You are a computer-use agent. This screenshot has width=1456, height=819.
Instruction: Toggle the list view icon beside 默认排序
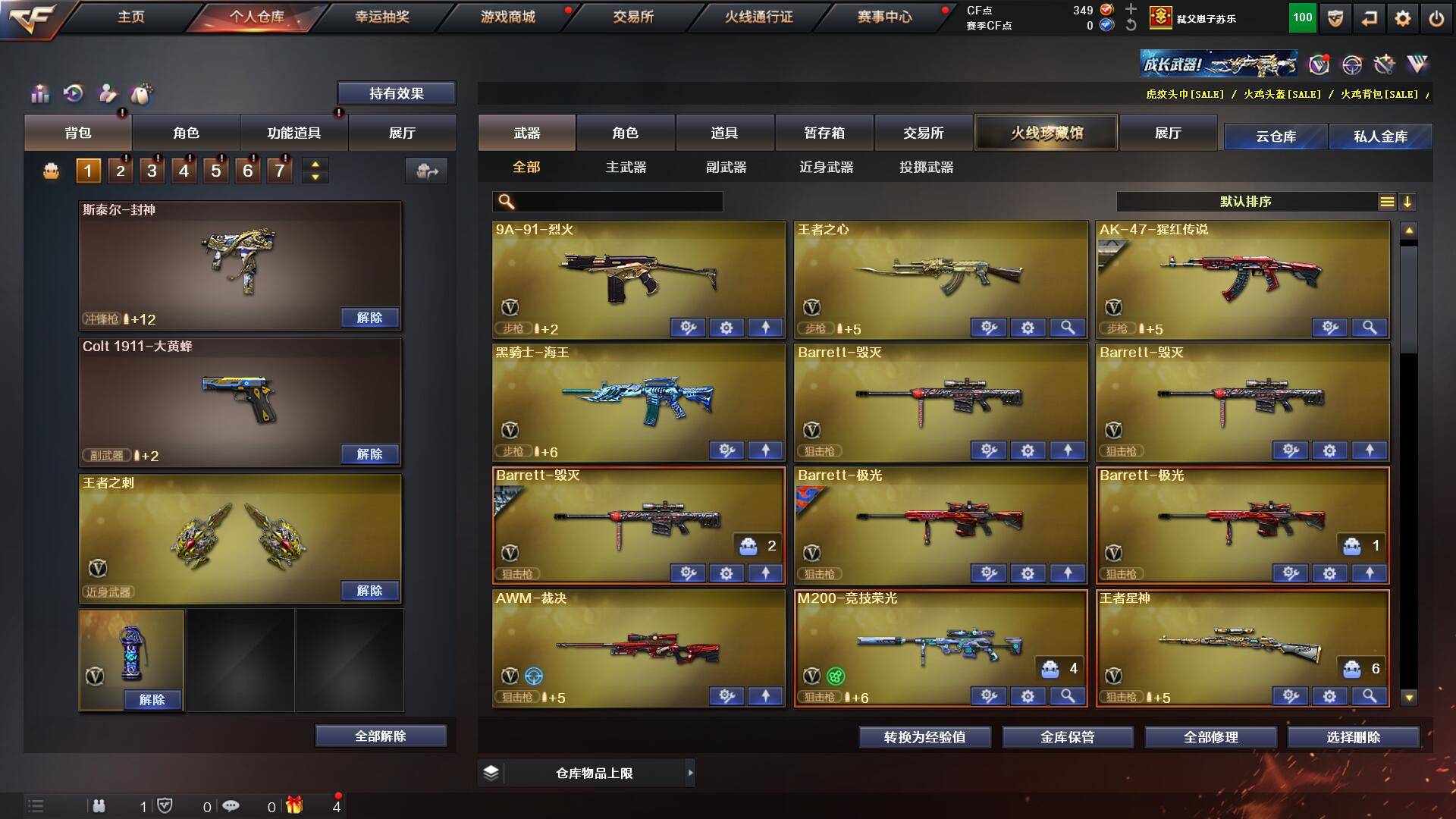[x=1388, y=202]
